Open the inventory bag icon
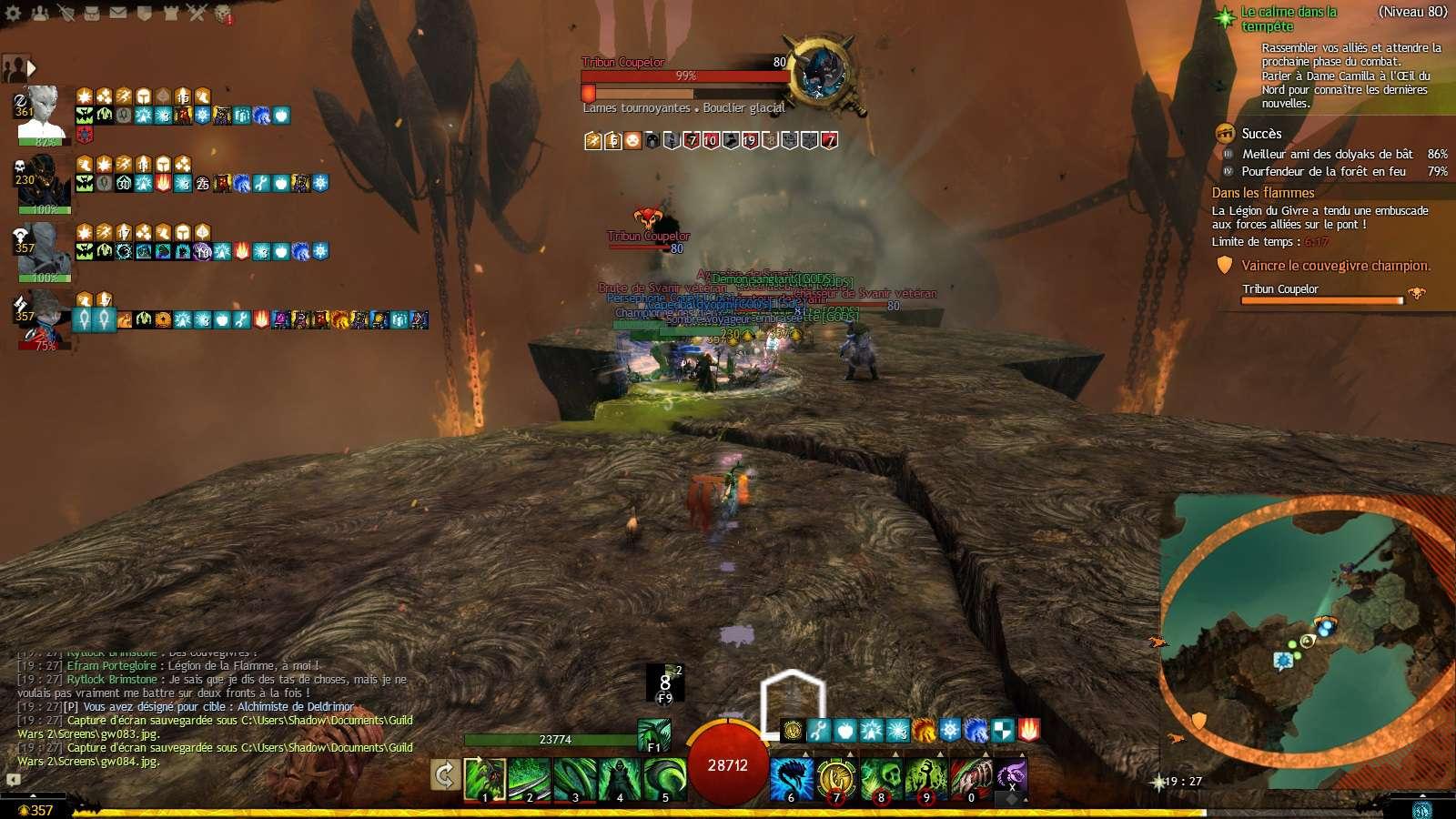 tap(92, 13)
